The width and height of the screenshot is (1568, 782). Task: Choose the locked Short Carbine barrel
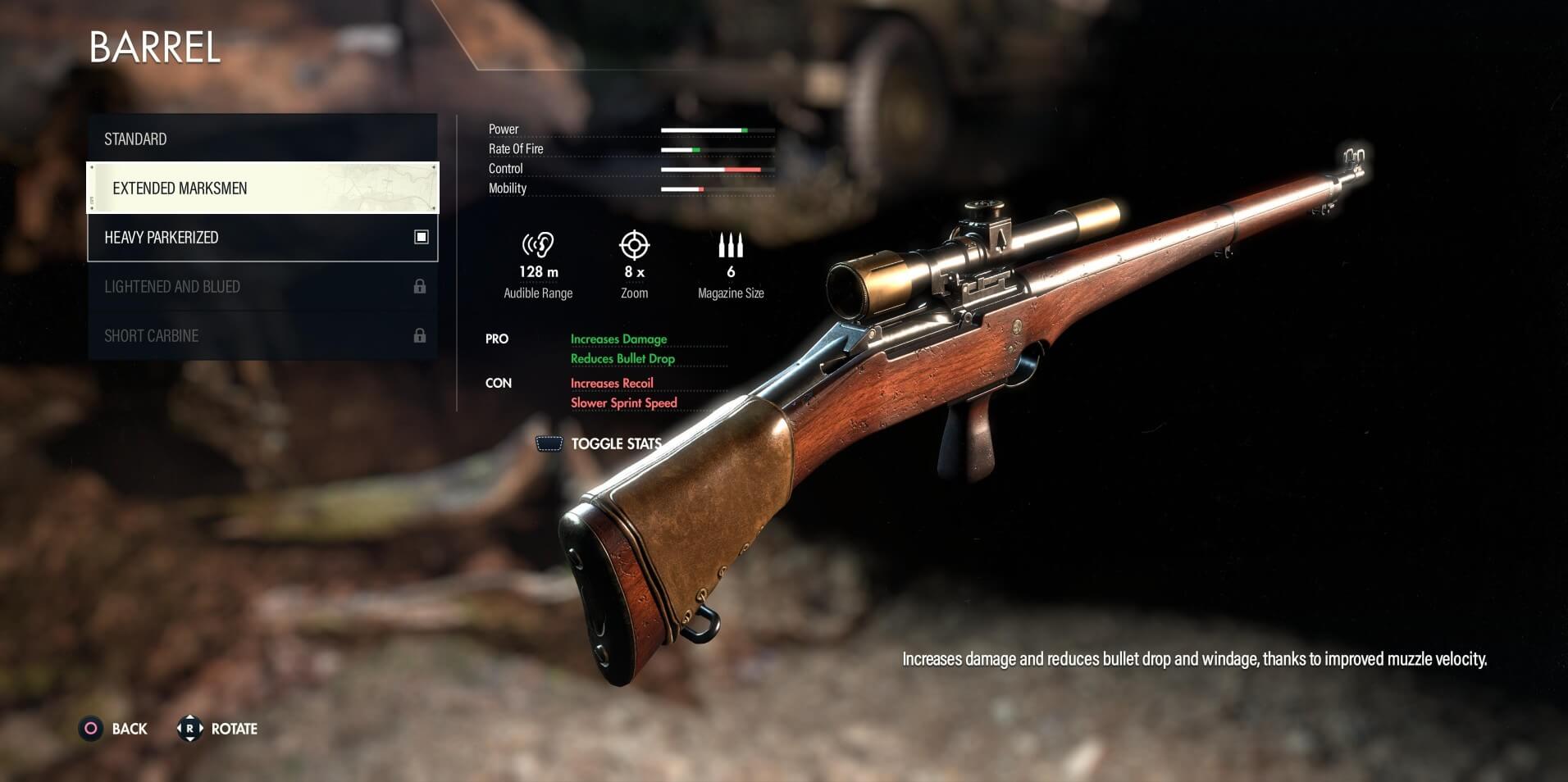tap(262, 335)
